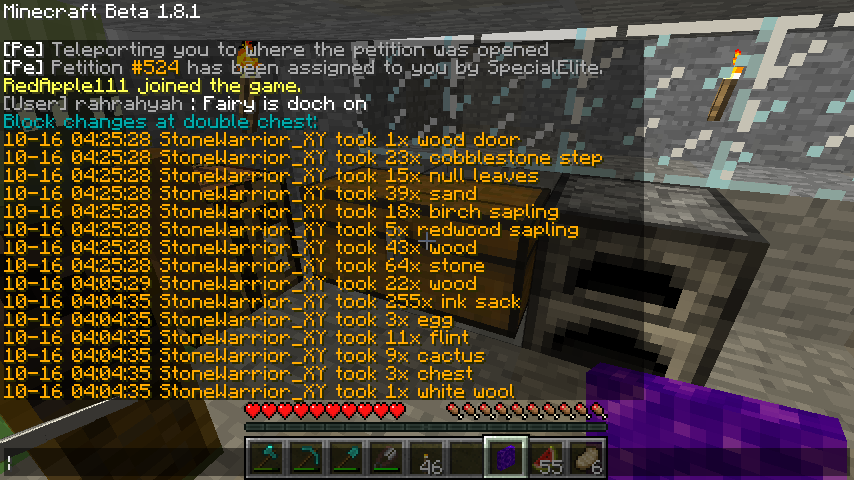This screenshot has width=854, height=480.
Task: Choose the flint and steel slot
Action: [386, 458]
